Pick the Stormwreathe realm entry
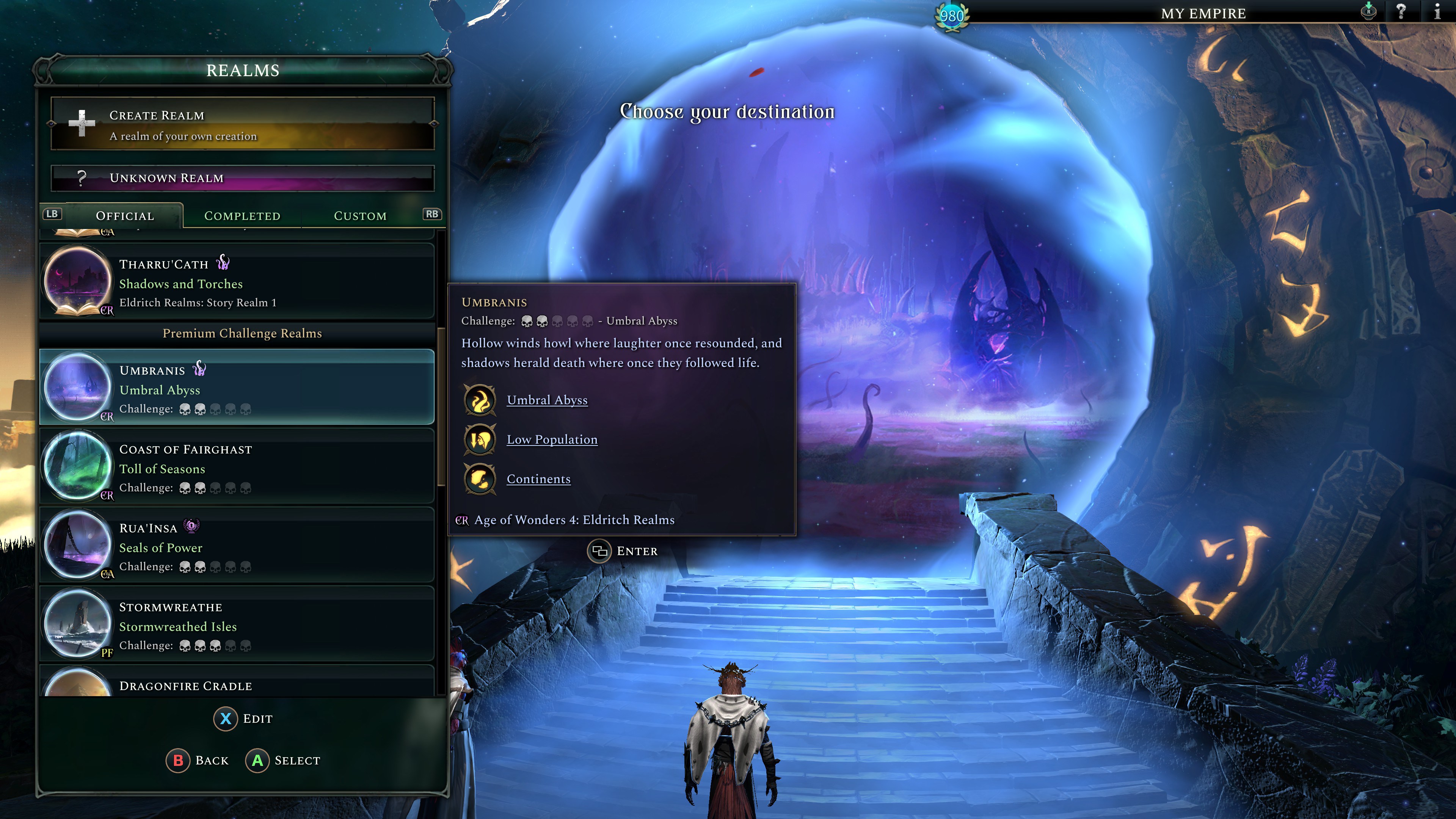Image resolution: width=1456 pixels, height=819 pixels. point(237,625)
